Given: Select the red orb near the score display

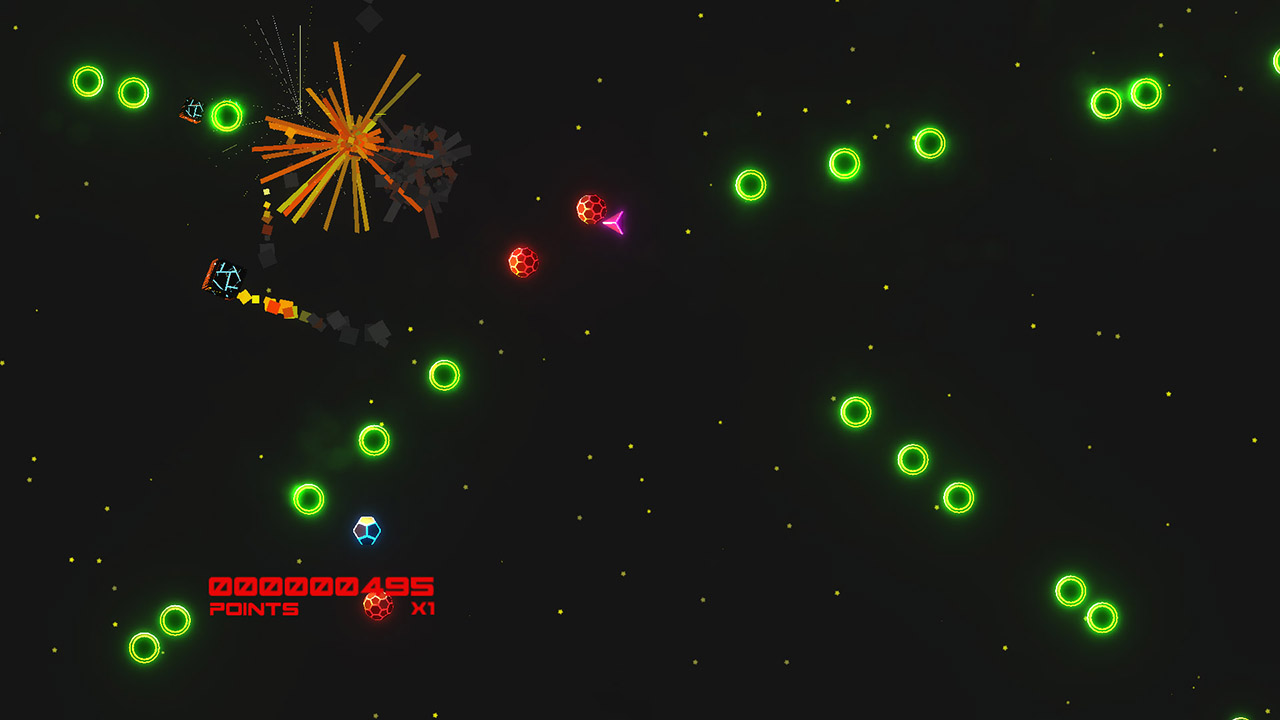Looking at the screenshot, I should click(x=378, y=605).
